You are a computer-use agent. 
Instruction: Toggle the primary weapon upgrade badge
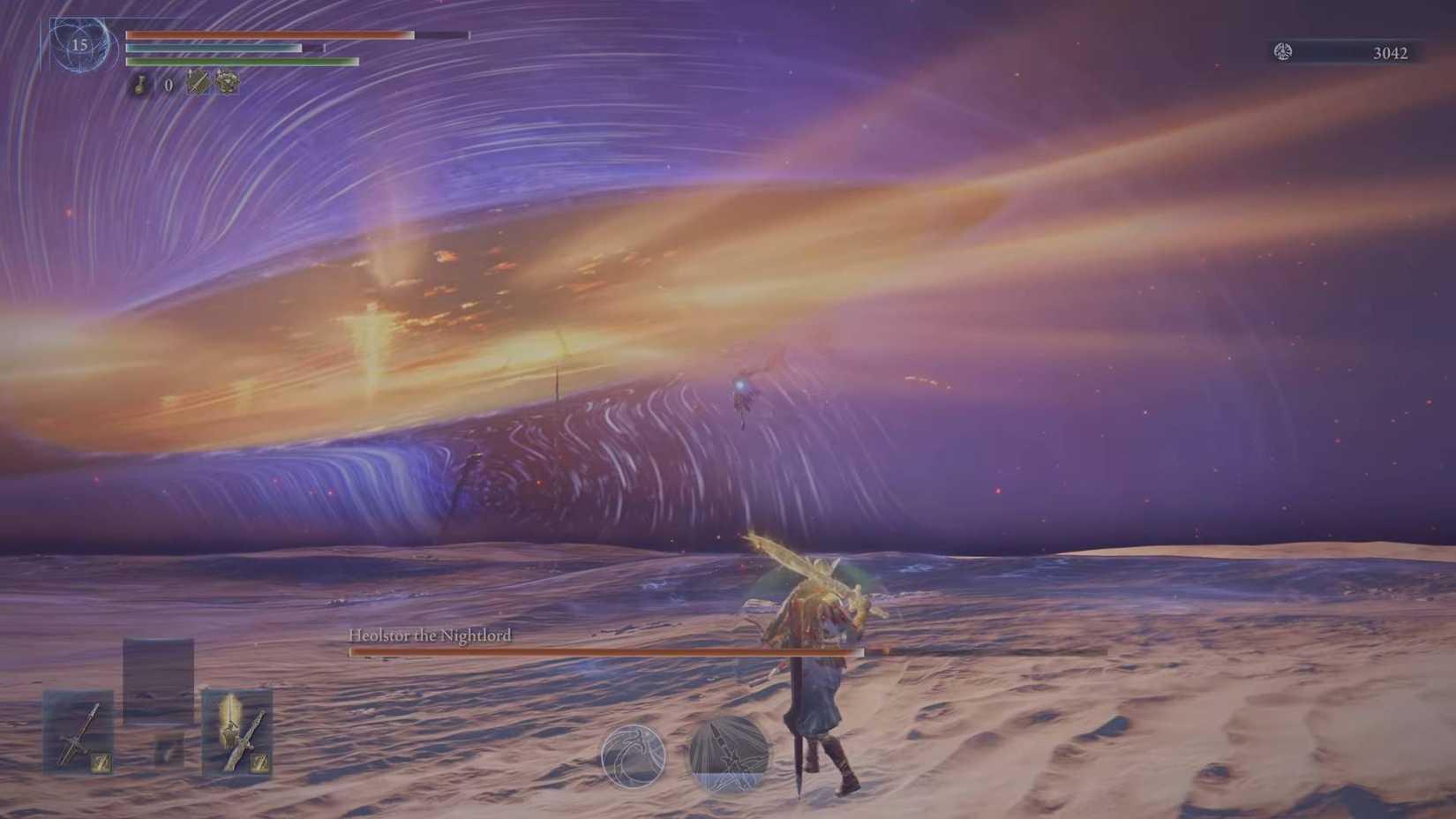[x=101, y=763]
